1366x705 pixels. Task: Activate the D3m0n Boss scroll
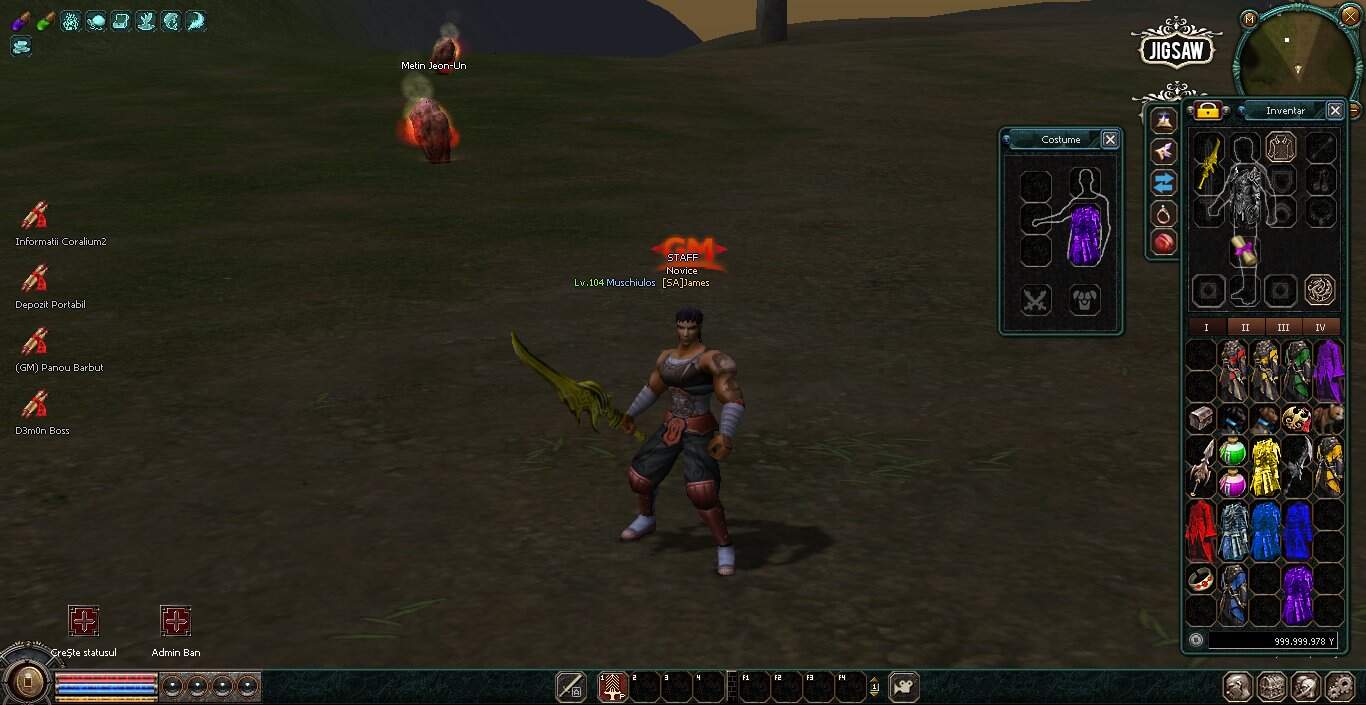point(35,405)
